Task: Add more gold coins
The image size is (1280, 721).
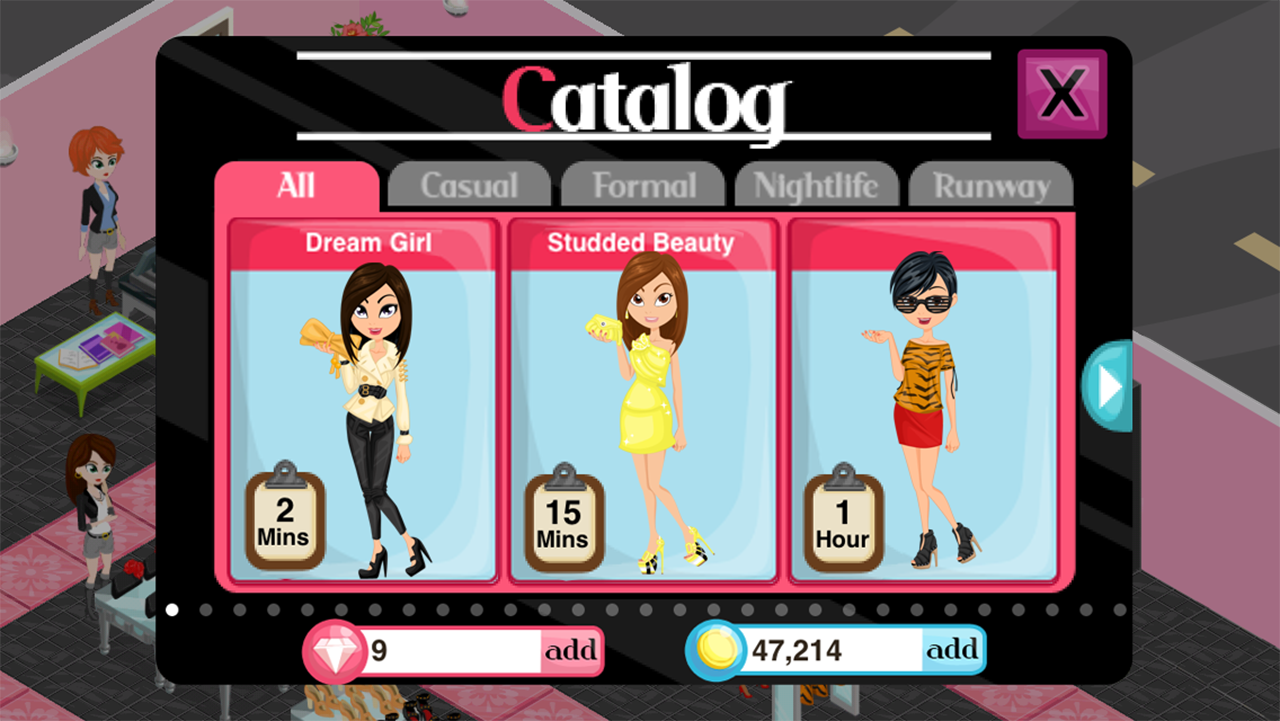Action: (x=952, y=651)
